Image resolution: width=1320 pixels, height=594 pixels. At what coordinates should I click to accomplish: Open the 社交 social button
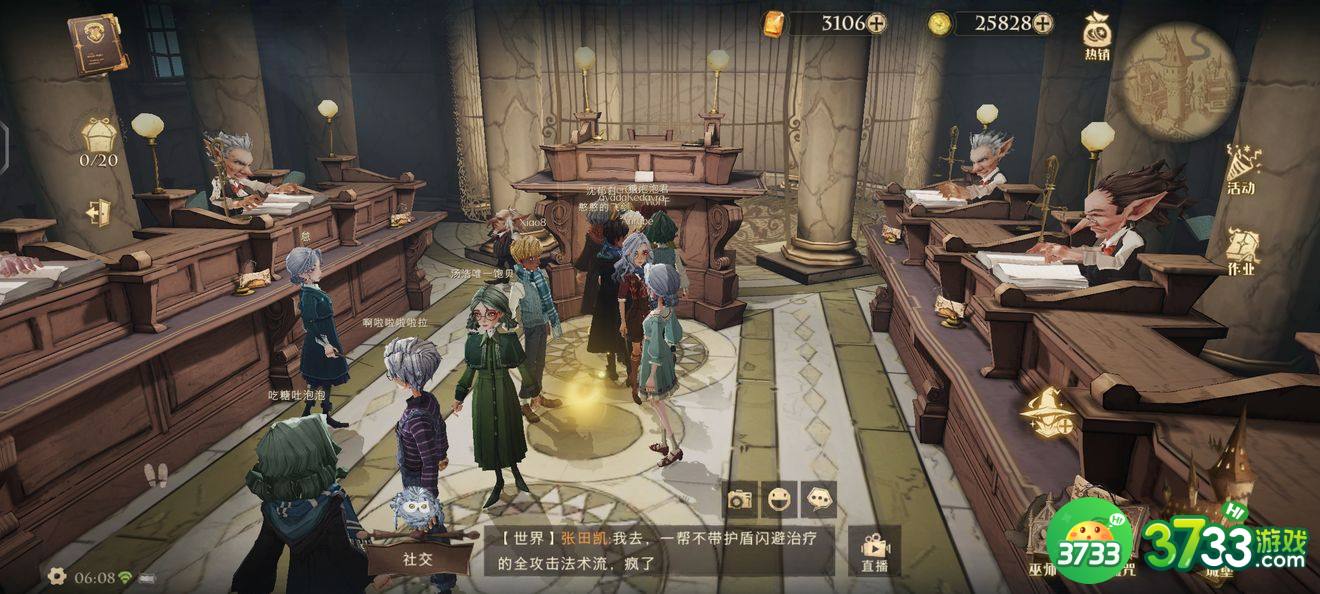(418, 558)
